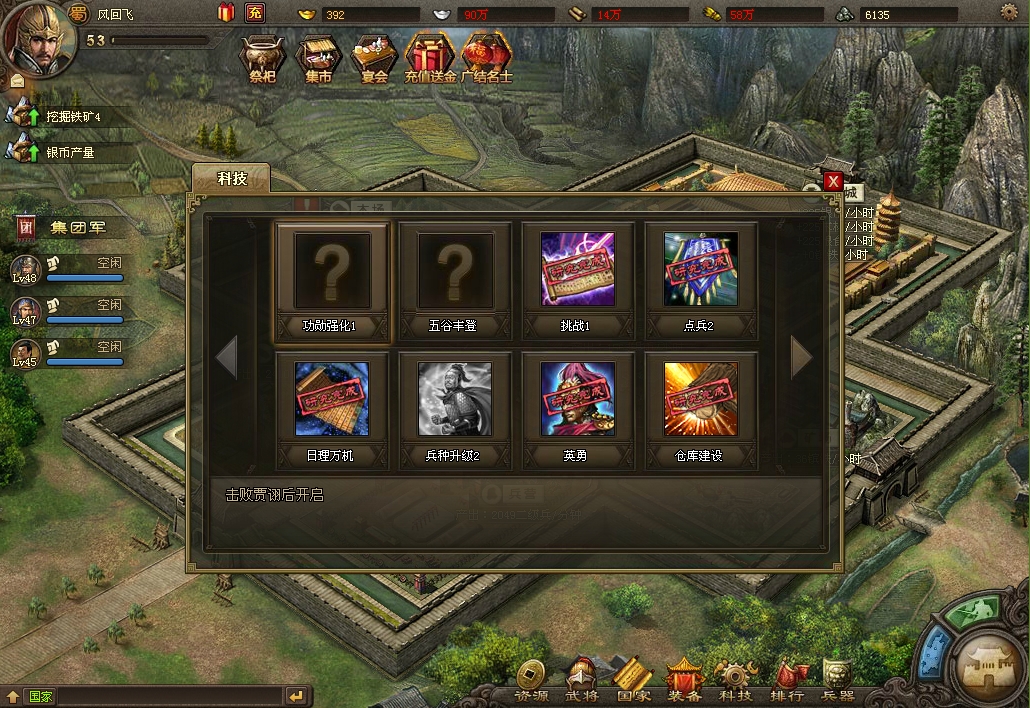Viewport: 1030px width, 708px height.
Task: Open the 排行 rankings menu
Action: tap(788, 681)
